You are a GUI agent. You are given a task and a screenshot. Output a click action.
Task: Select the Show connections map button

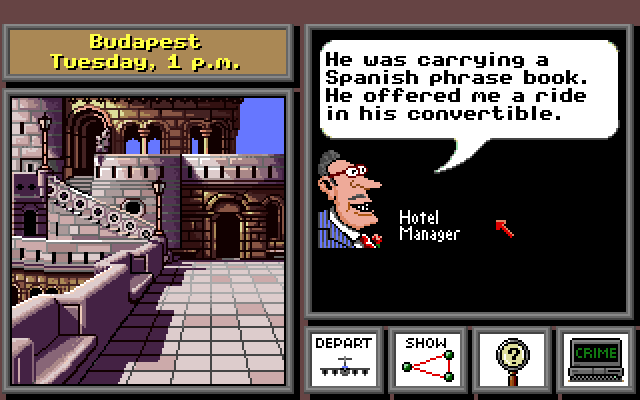pos(428,358)
